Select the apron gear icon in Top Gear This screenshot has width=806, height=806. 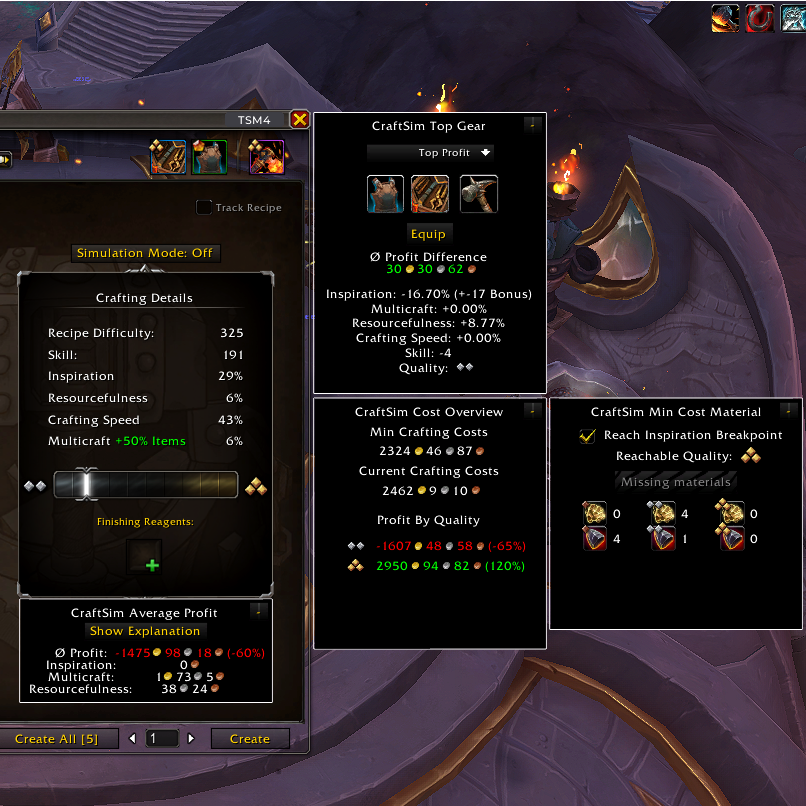(x=385, y=194)
